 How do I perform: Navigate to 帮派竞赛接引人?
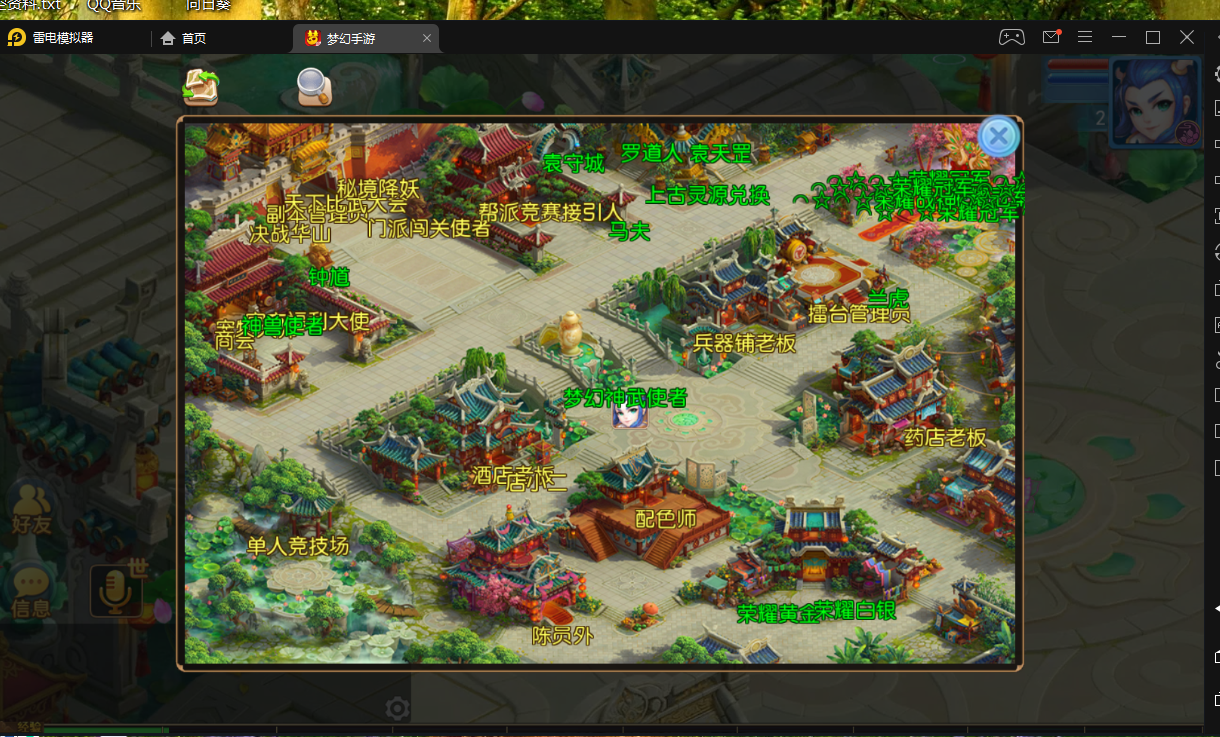[x=550, y=212]
